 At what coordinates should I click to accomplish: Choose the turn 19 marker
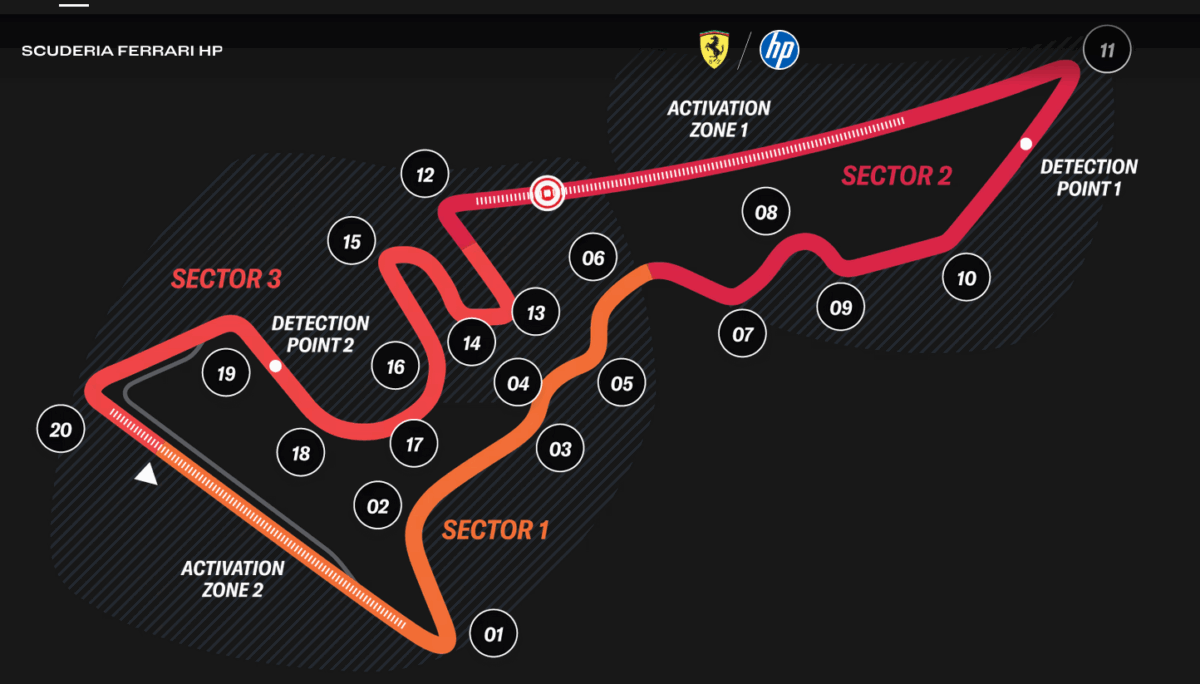coord(226,374)
